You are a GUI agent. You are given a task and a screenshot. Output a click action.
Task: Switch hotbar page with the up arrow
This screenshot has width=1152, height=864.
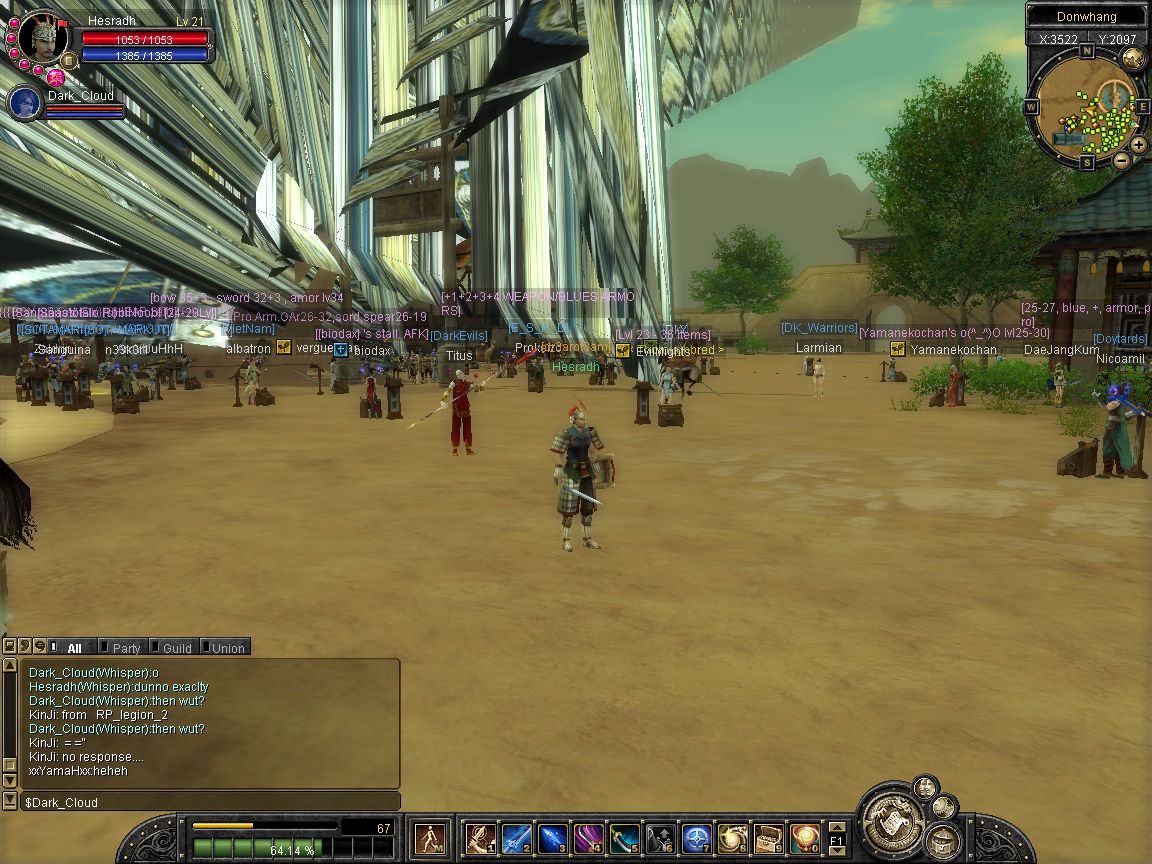click(x=837, y=827)
